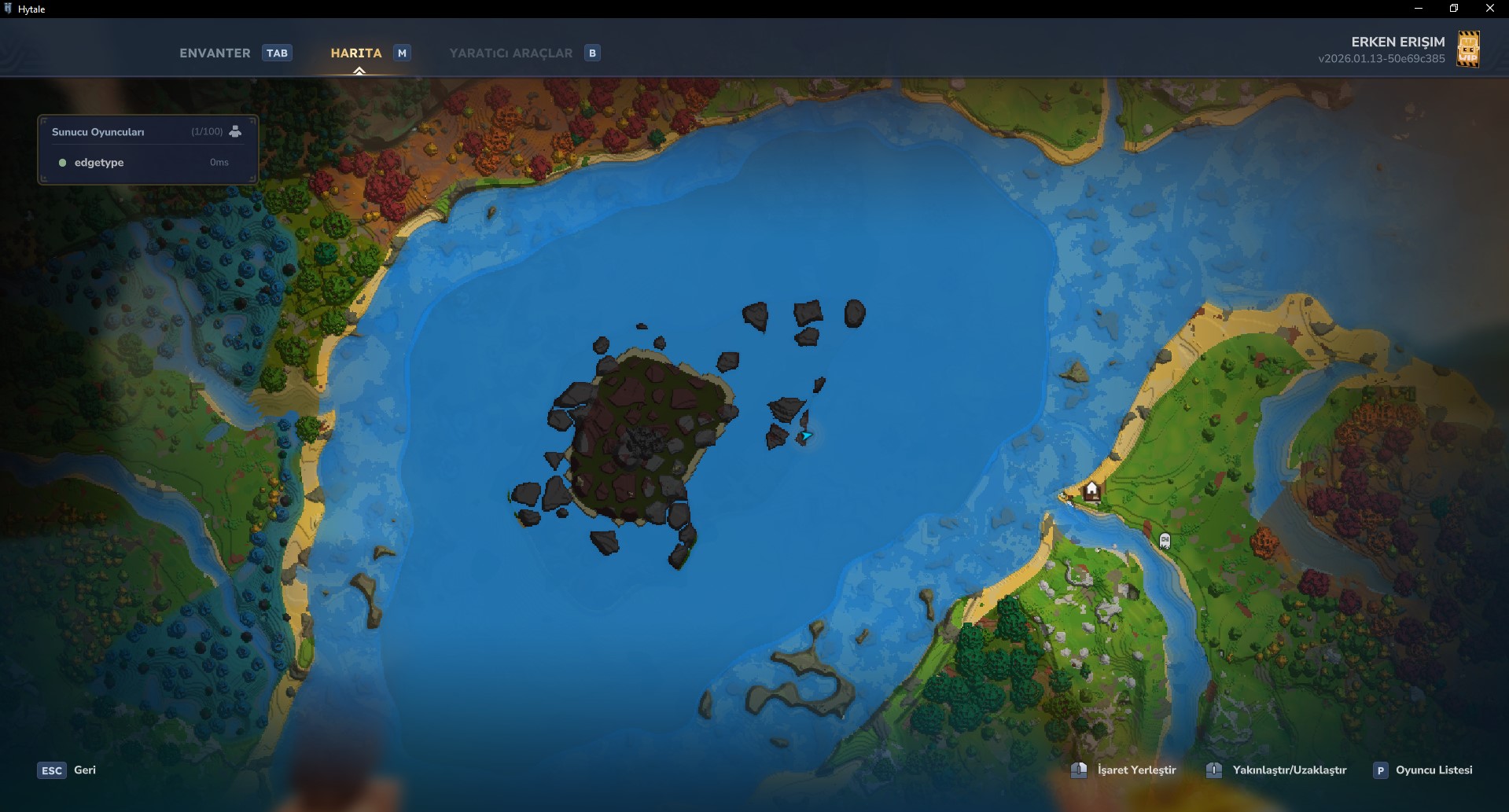
Task: Click the Hytale icon in the title bar
Action: click(x=9, y=9)
